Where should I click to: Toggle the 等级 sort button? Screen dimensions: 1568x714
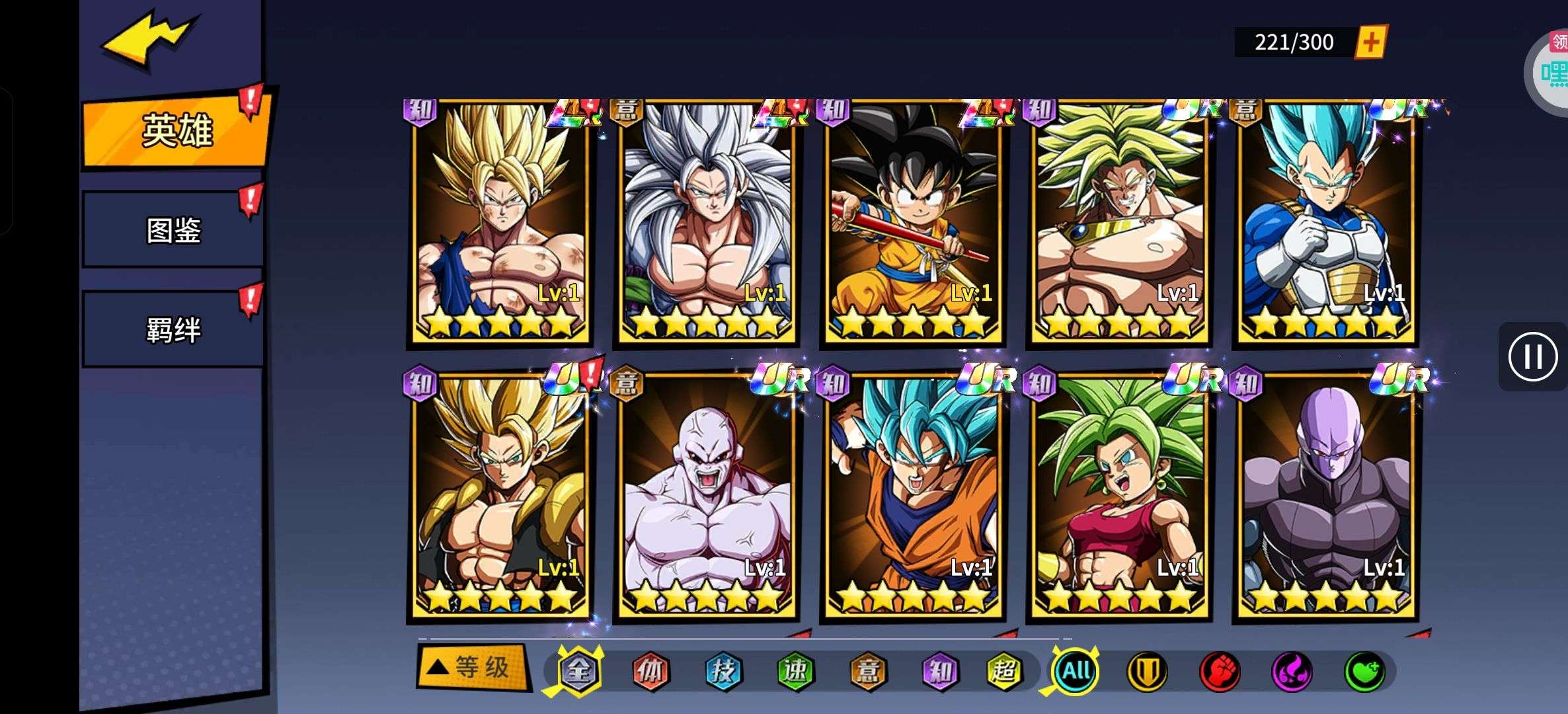pyautogui.click(x=472, y=668)
